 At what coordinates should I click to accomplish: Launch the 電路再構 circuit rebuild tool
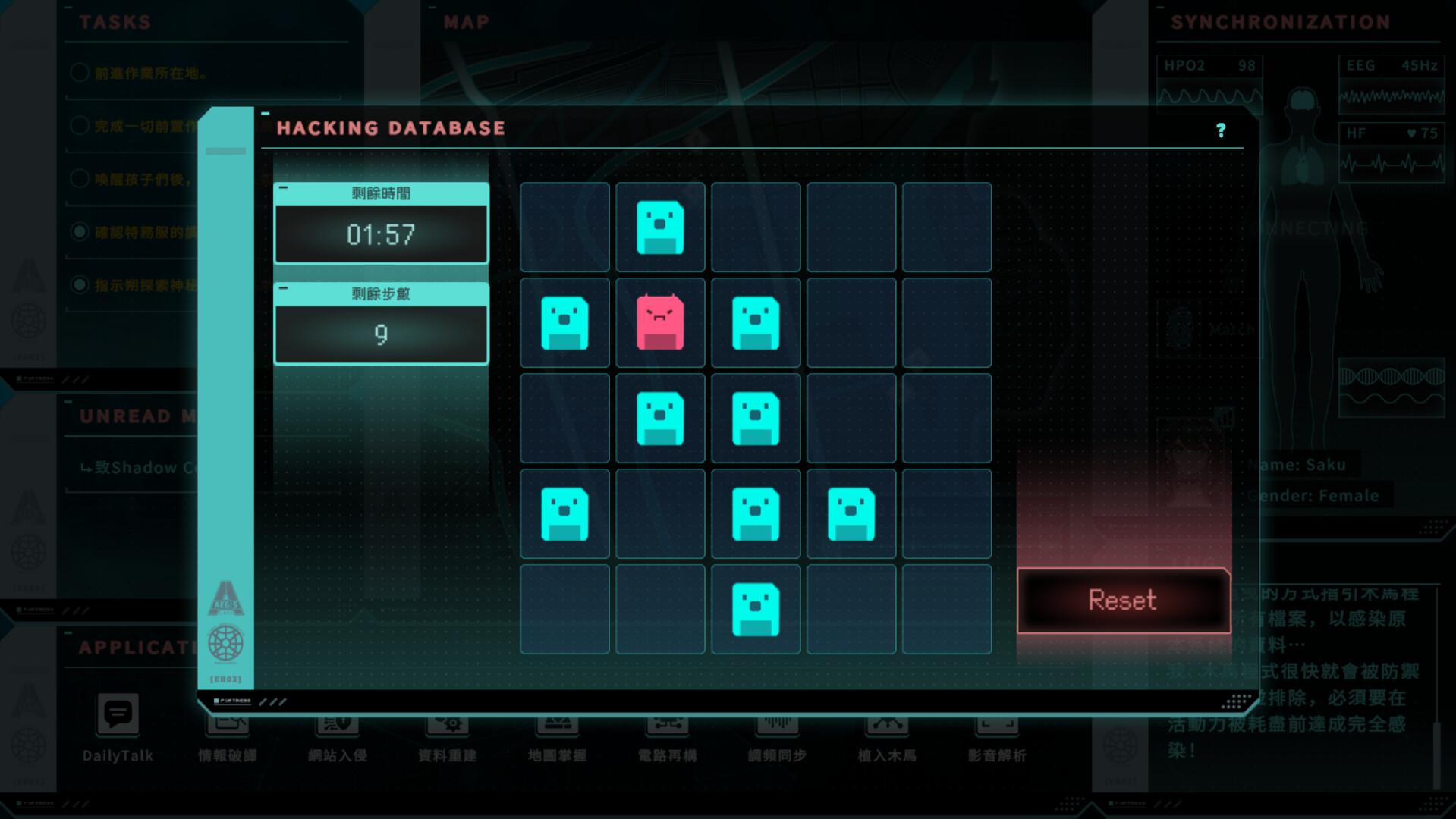pos(666,726)
